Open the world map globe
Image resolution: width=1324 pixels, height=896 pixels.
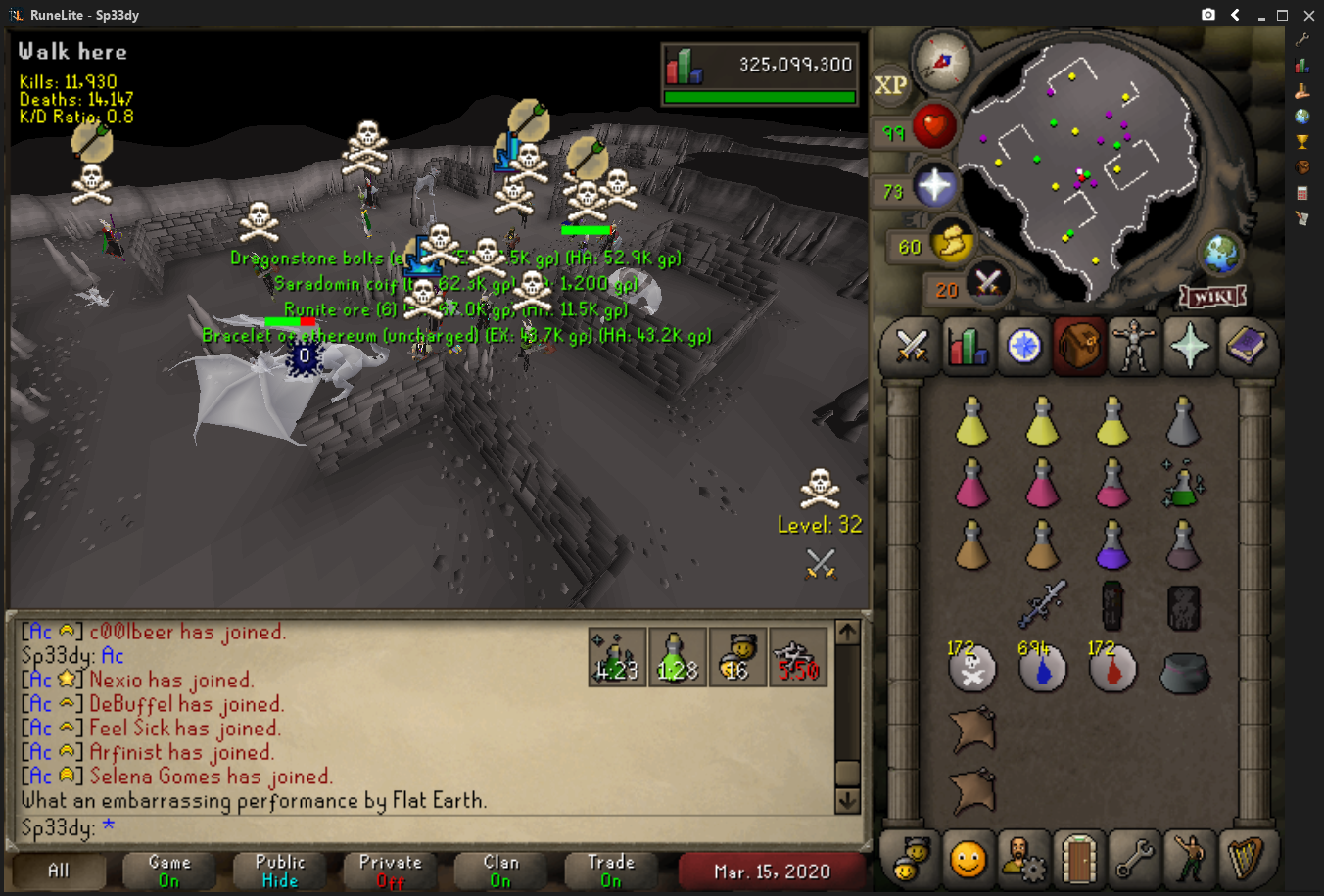coord(1222,255)
